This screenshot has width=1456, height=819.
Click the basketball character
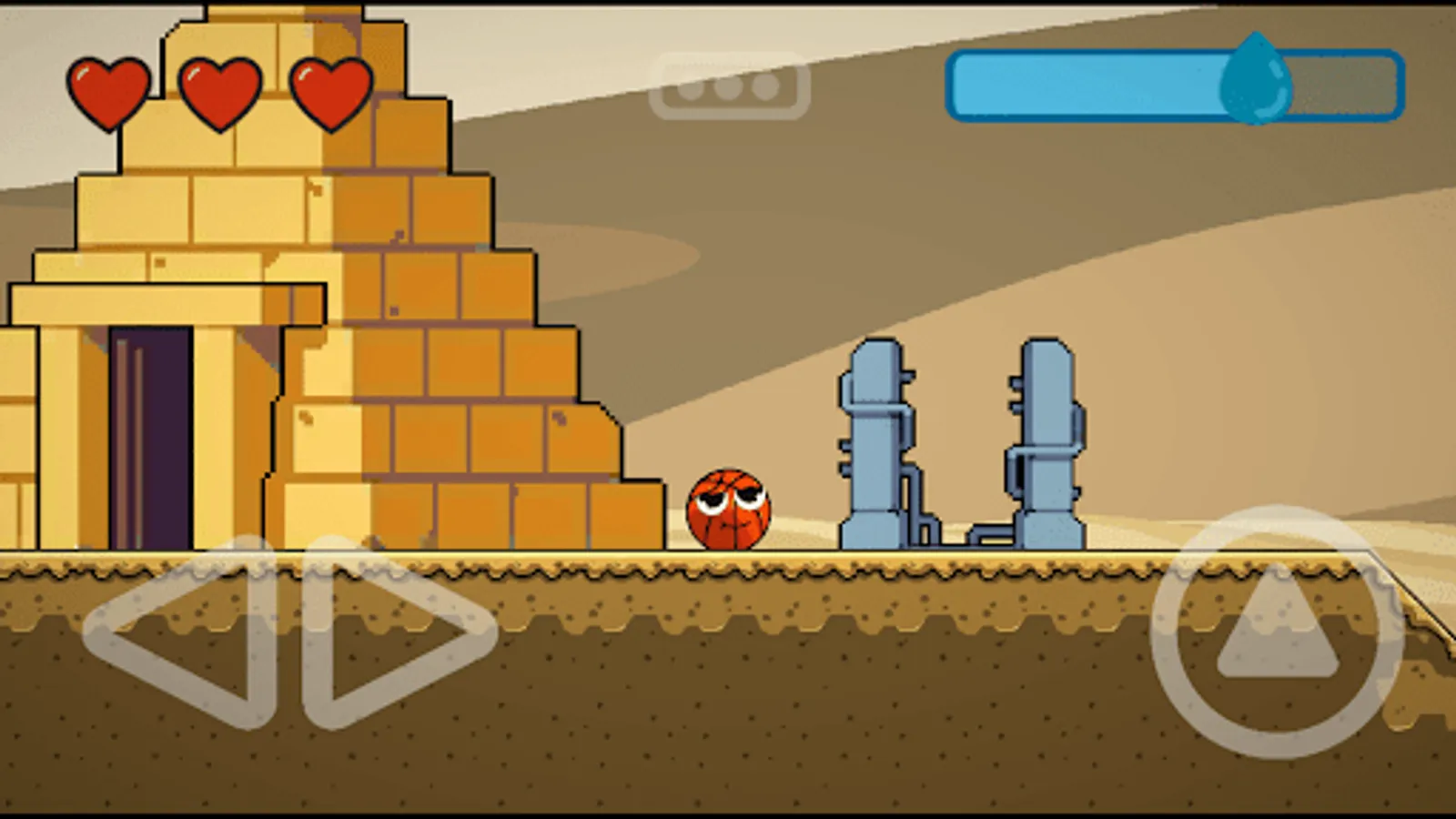tap(728, 510)
